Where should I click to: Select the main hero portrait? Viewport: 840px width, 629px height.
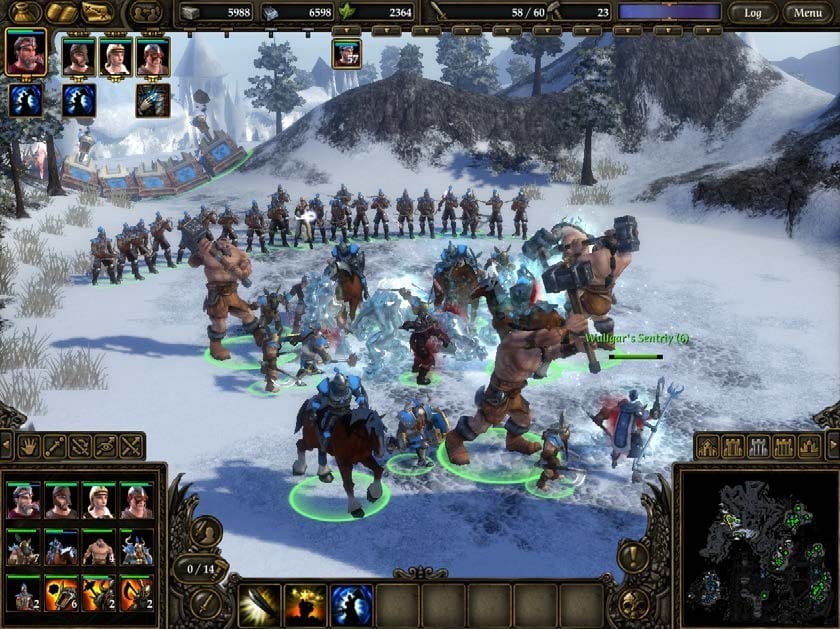pyautogui.click(x=24, y=52)
